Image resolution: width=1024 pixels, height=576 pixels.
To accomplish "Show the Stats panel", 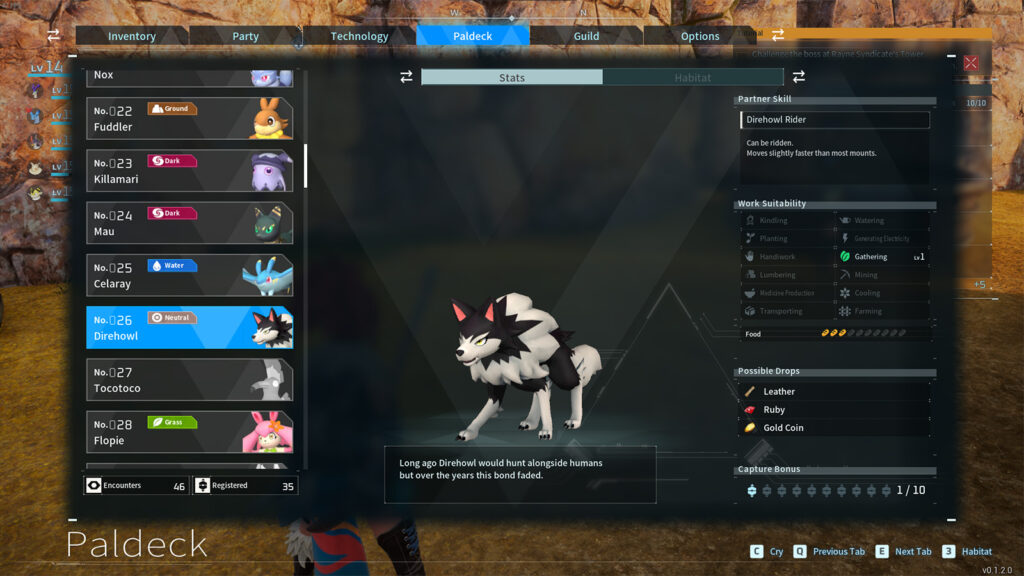I will [x=512, y=77].
